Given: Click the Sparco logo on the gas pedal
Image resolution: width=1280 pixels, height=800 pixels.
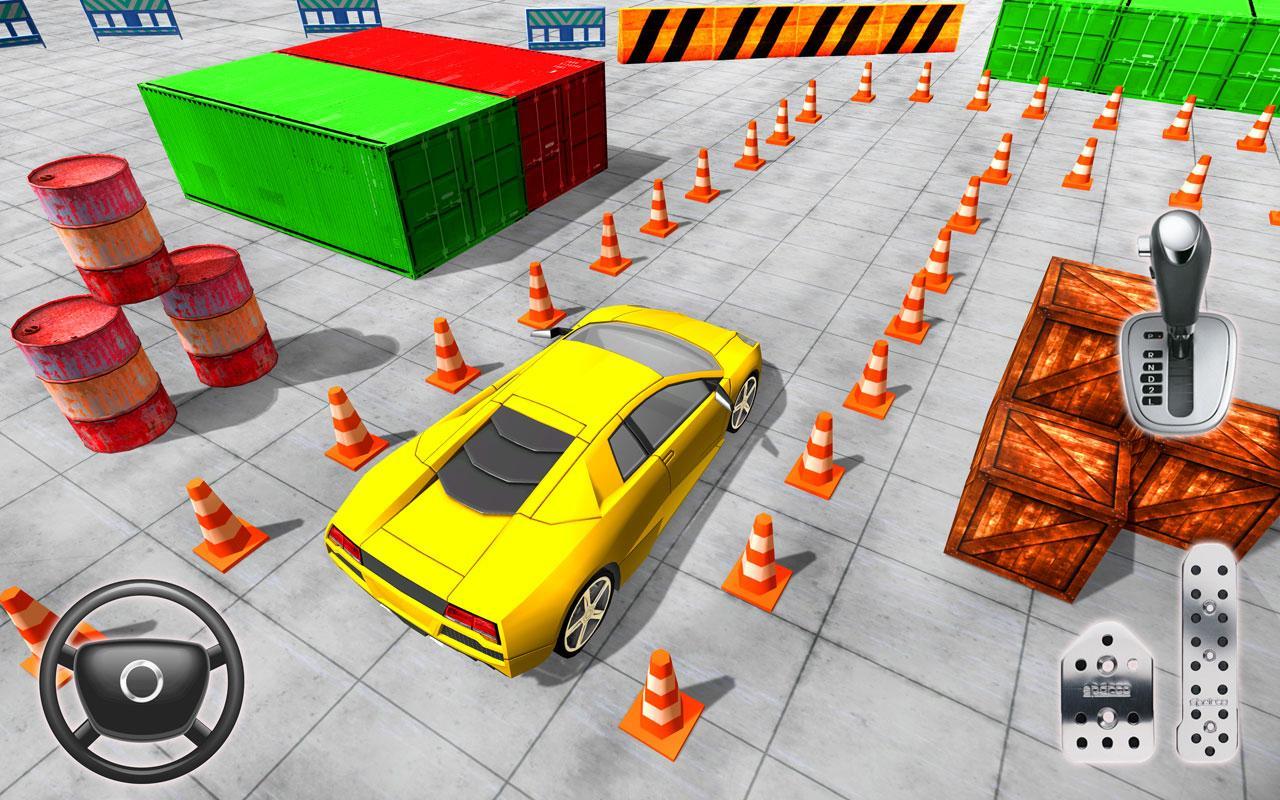Looking at the screenshot, I should pos(1209,703).
